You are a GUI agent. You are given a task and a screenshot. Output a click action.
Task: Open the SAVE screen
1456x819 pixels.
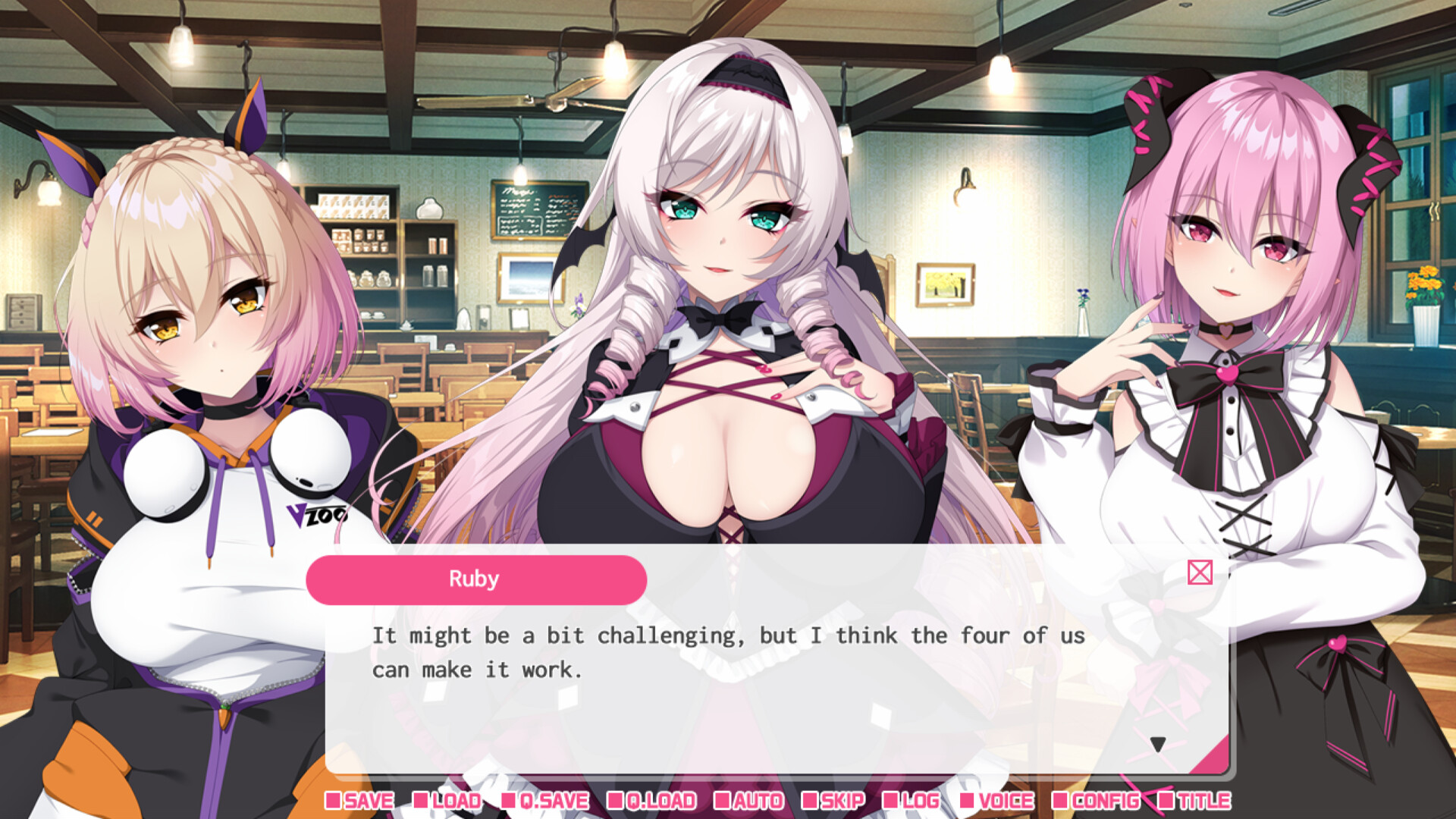tap(368, 800)
